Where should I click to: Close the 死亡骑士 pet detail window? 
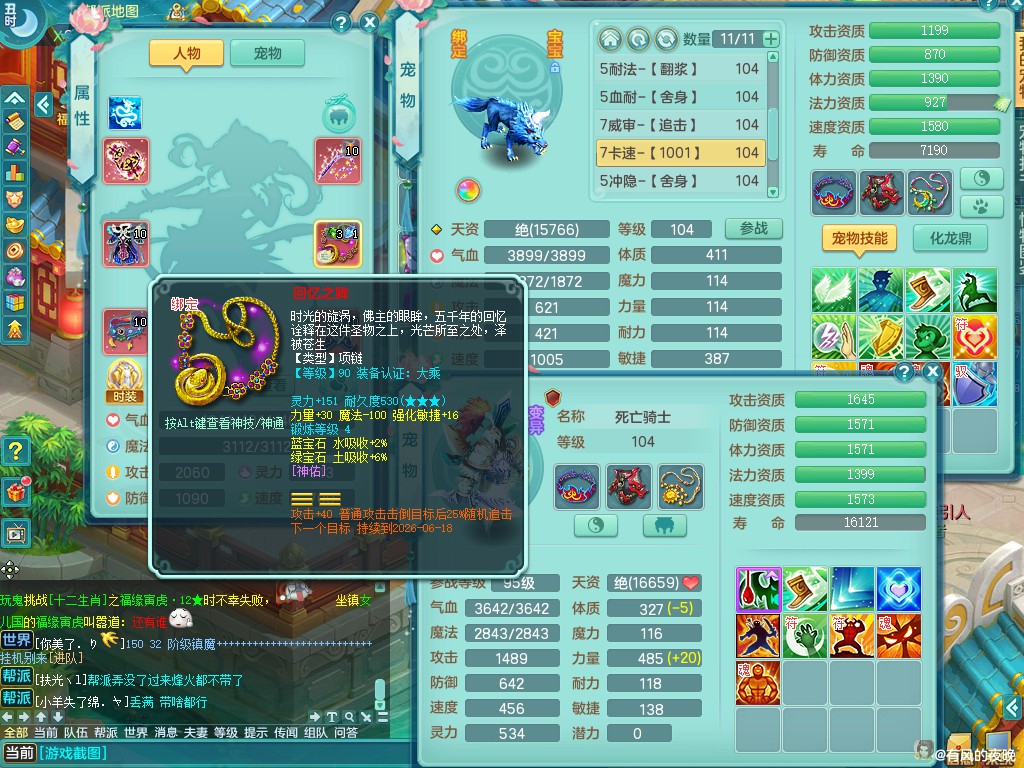[932, 372]
